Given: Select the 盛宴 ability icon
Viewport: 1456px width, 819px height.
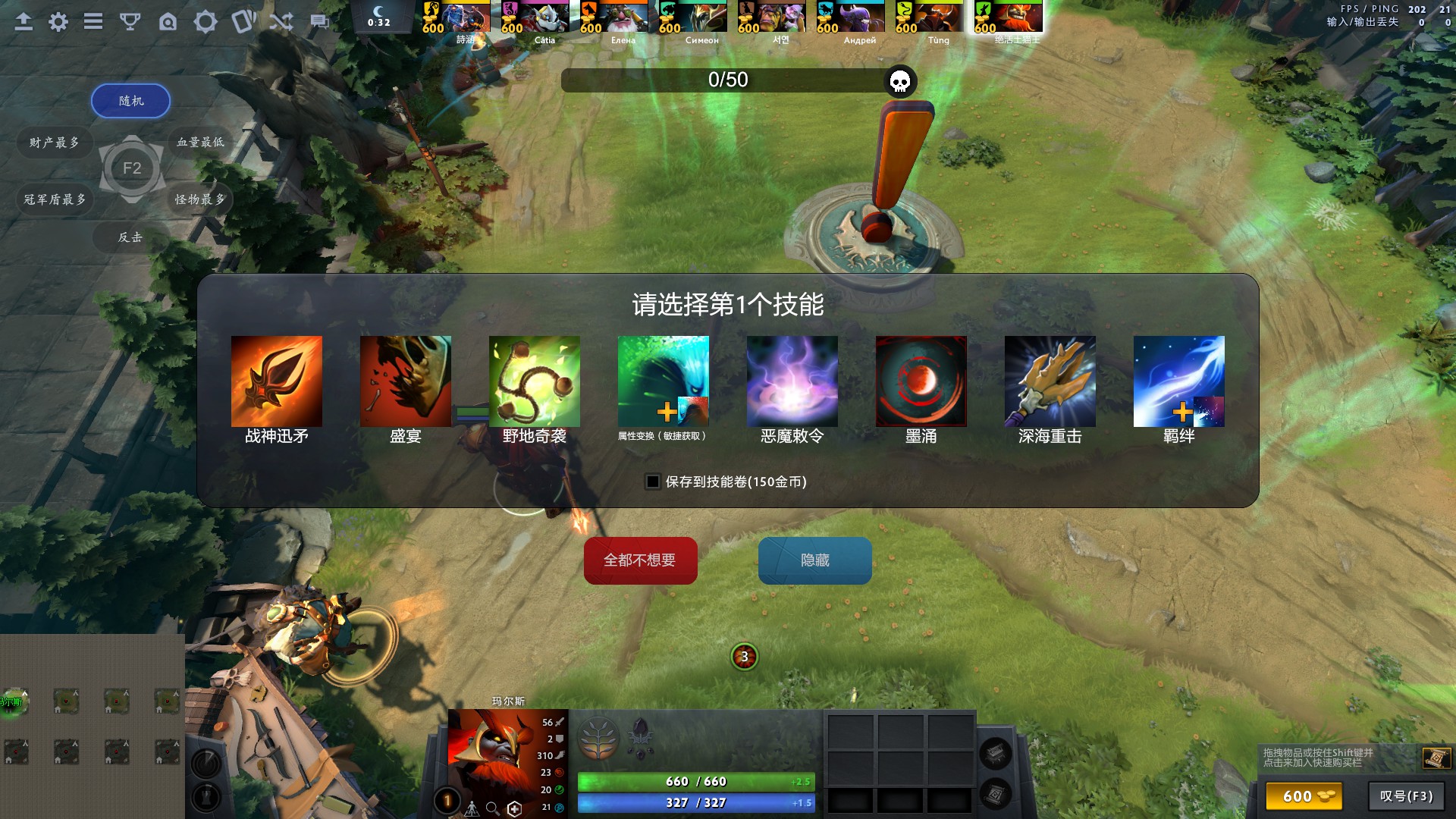Looking at the screenshot, I should (x=405, y=381).
